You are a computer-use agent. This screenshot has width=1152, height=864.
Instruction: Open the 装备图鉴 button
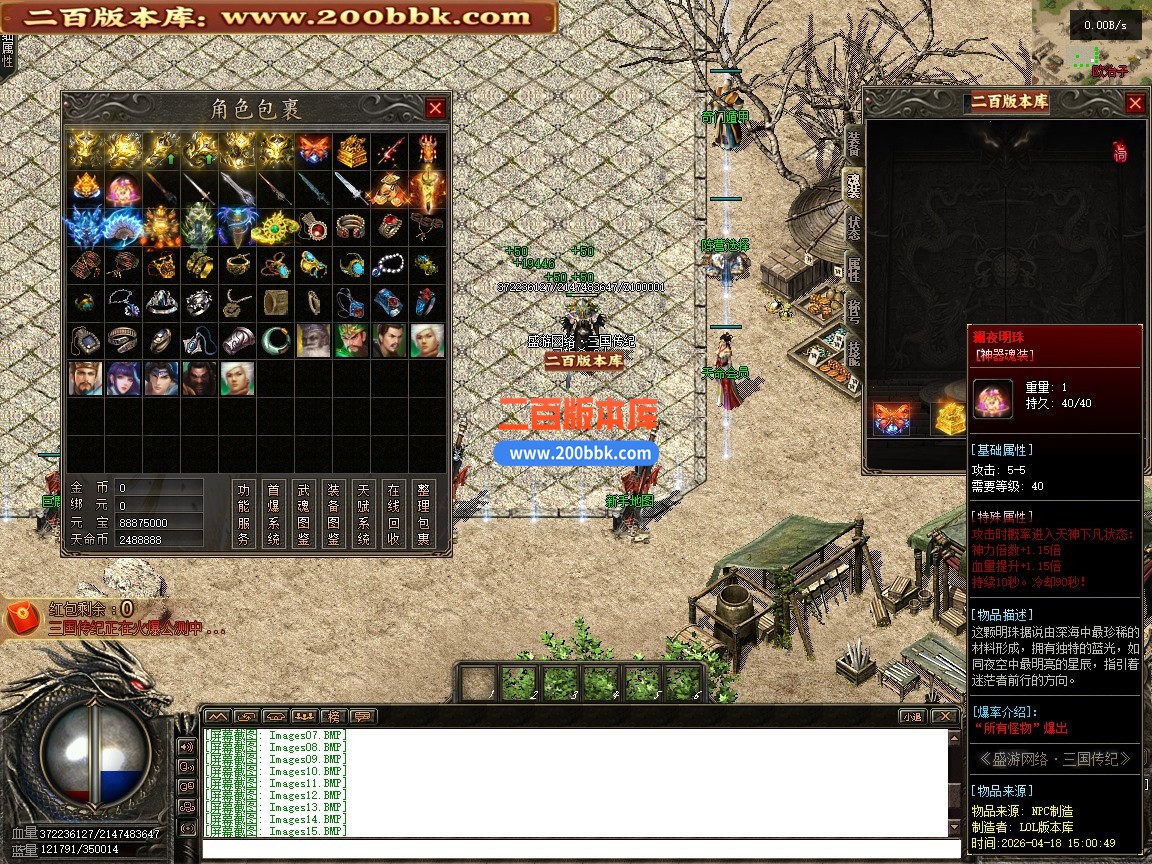click(x=334, y=514)
